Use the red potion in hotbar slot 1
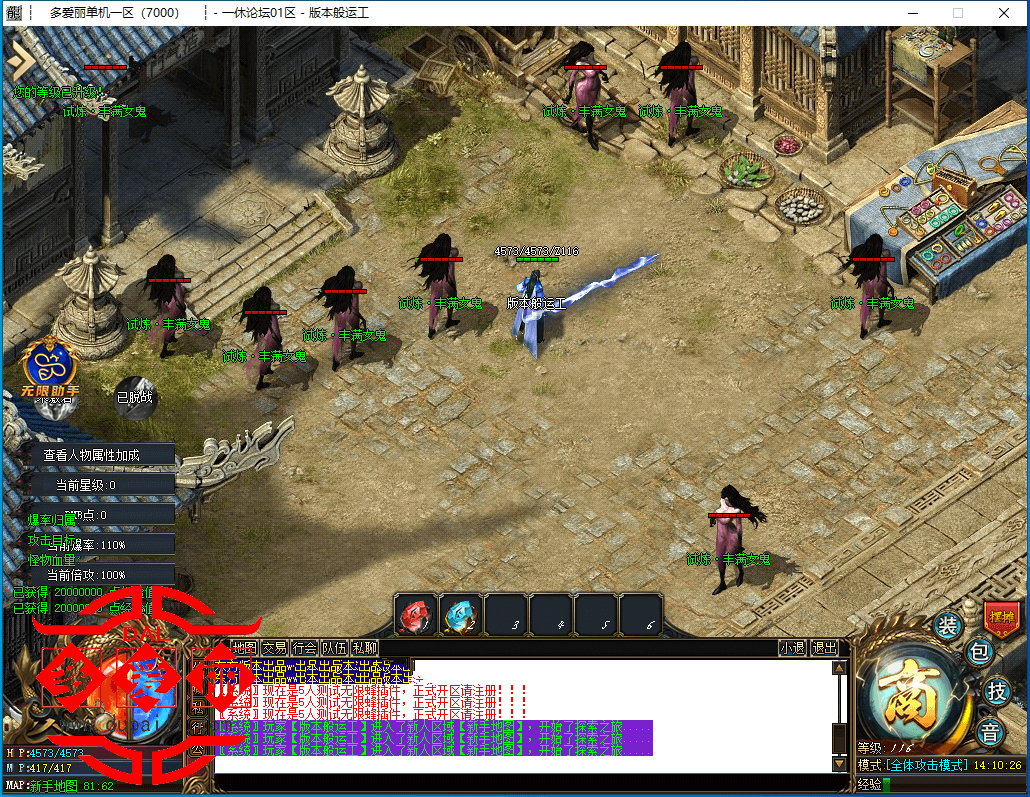Viewport: 1030px width, 797px height. pos(415,615)
